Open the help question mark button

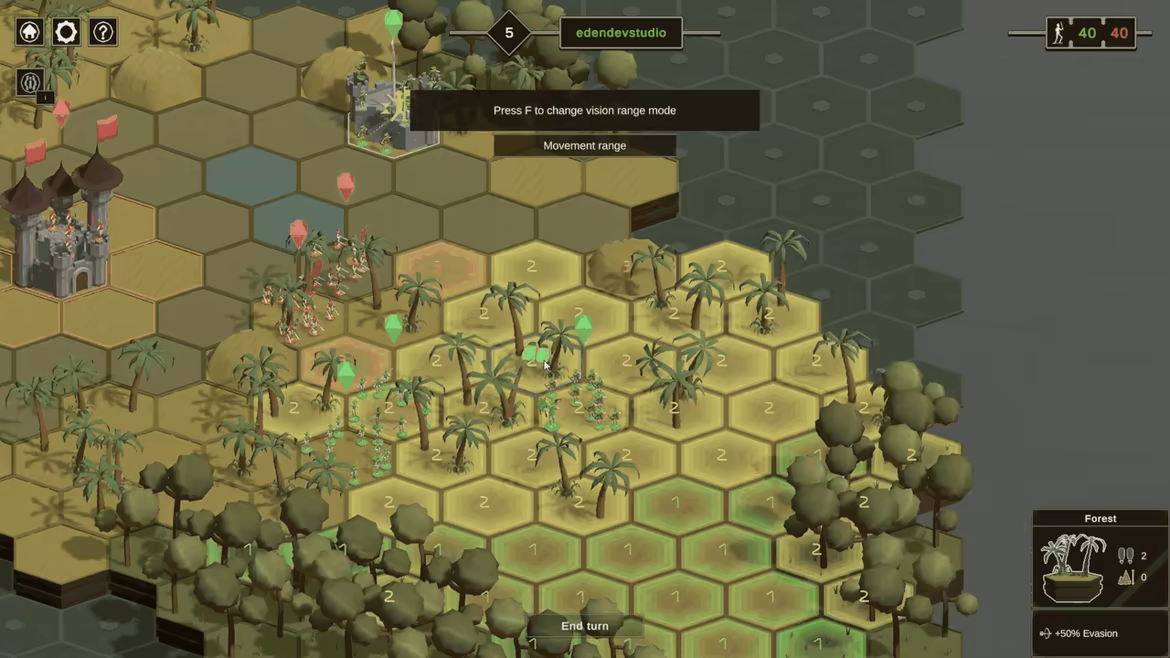[x=103, y=32]
